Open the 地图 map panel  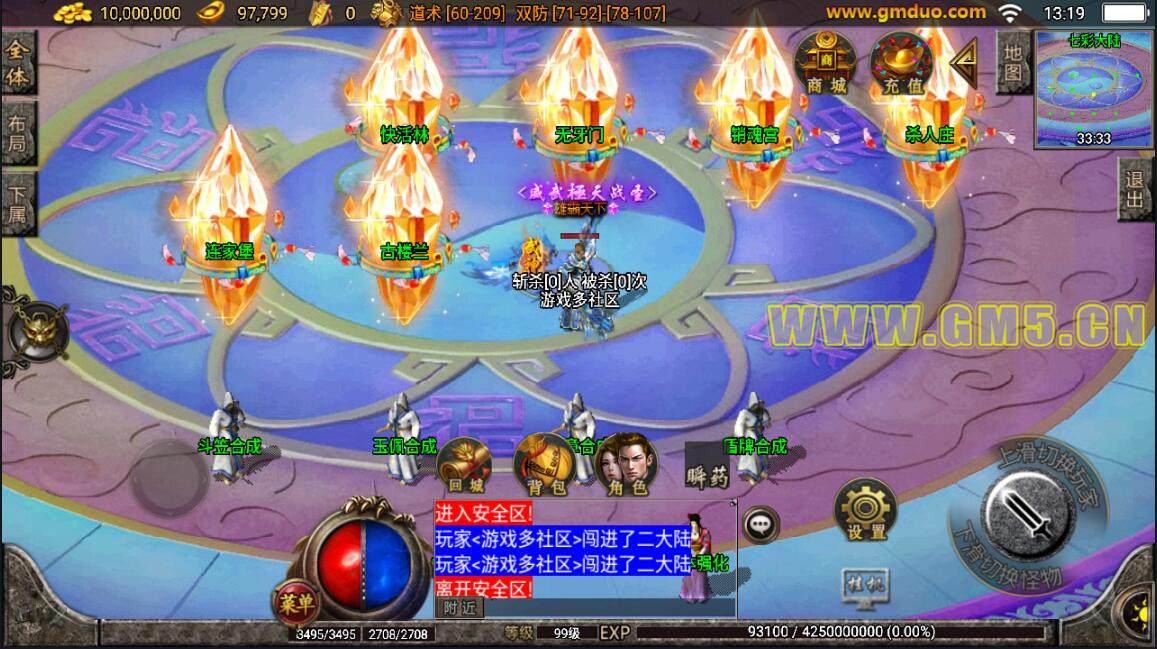[1013, 62]
